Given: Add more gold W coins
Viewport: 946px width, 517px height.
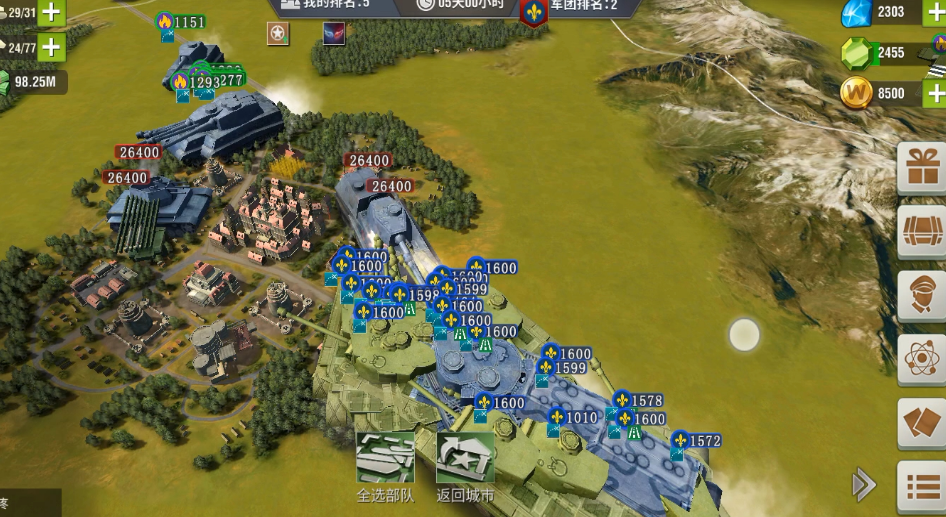Looking at the screenshot, I should [934, 93].
